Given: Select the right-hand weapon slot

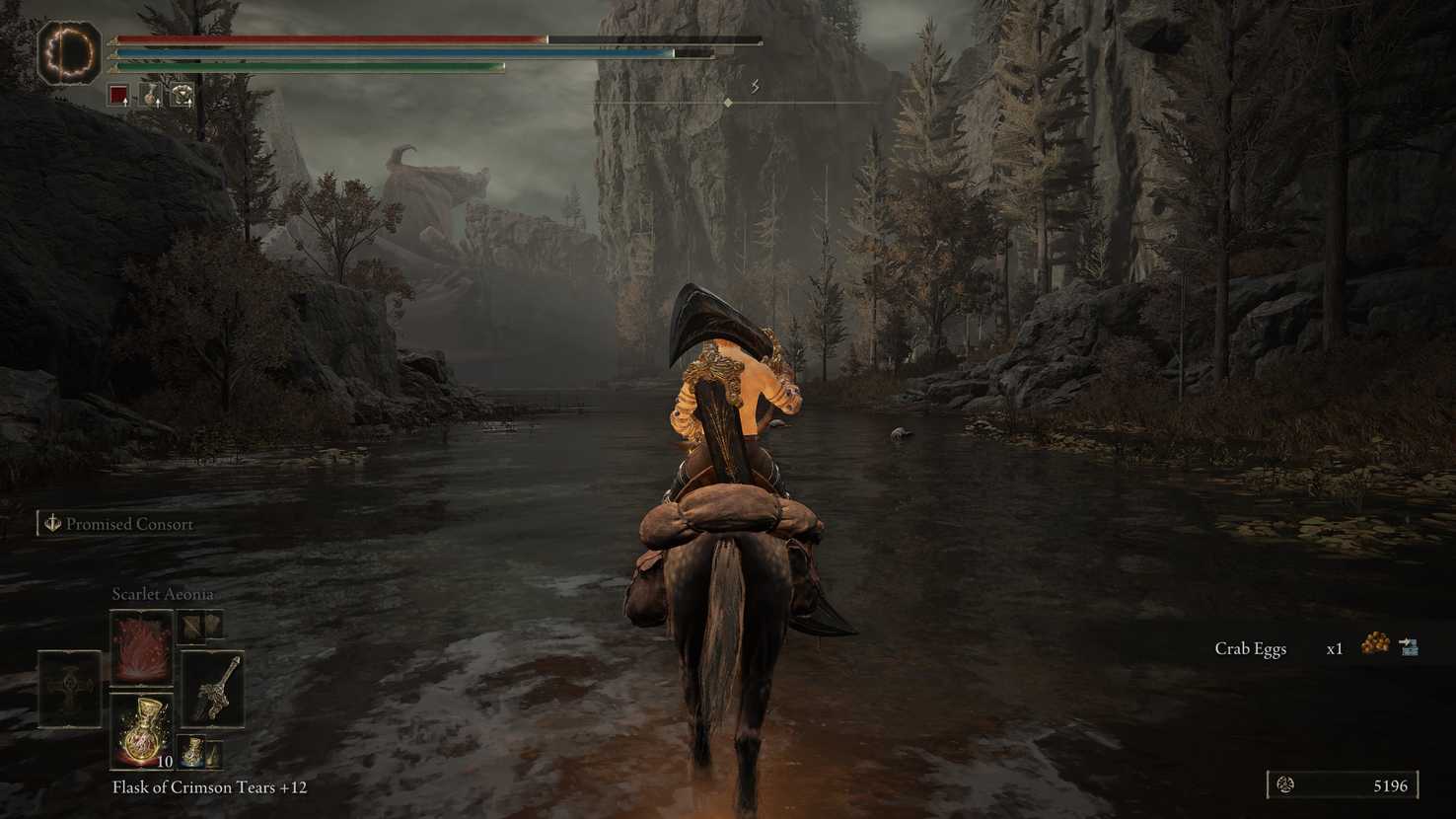Looking at the screenshot, I should pyautogui.click(x=213, y=689).
